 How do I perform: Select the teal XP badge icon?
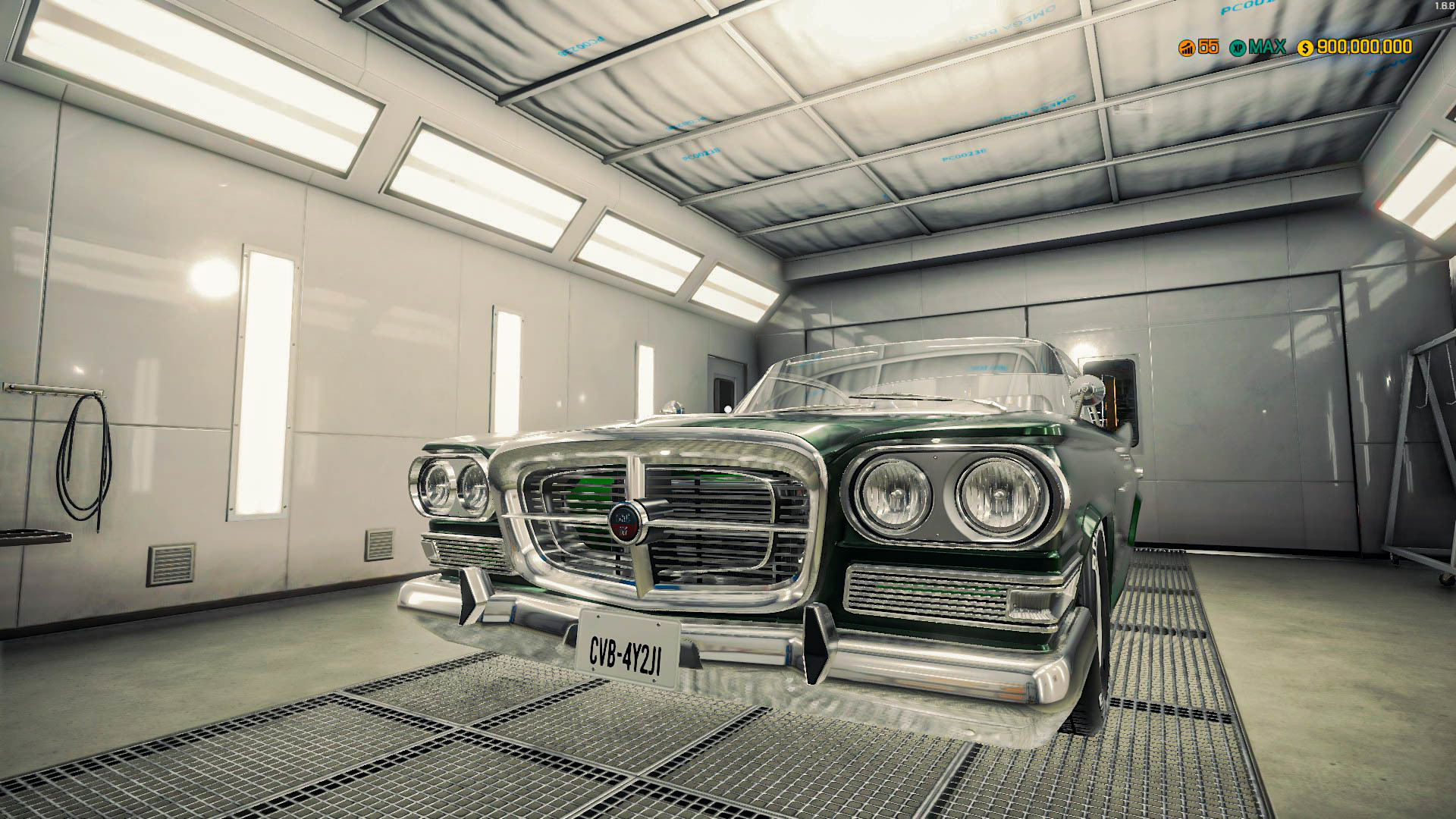pos(1239,48)
